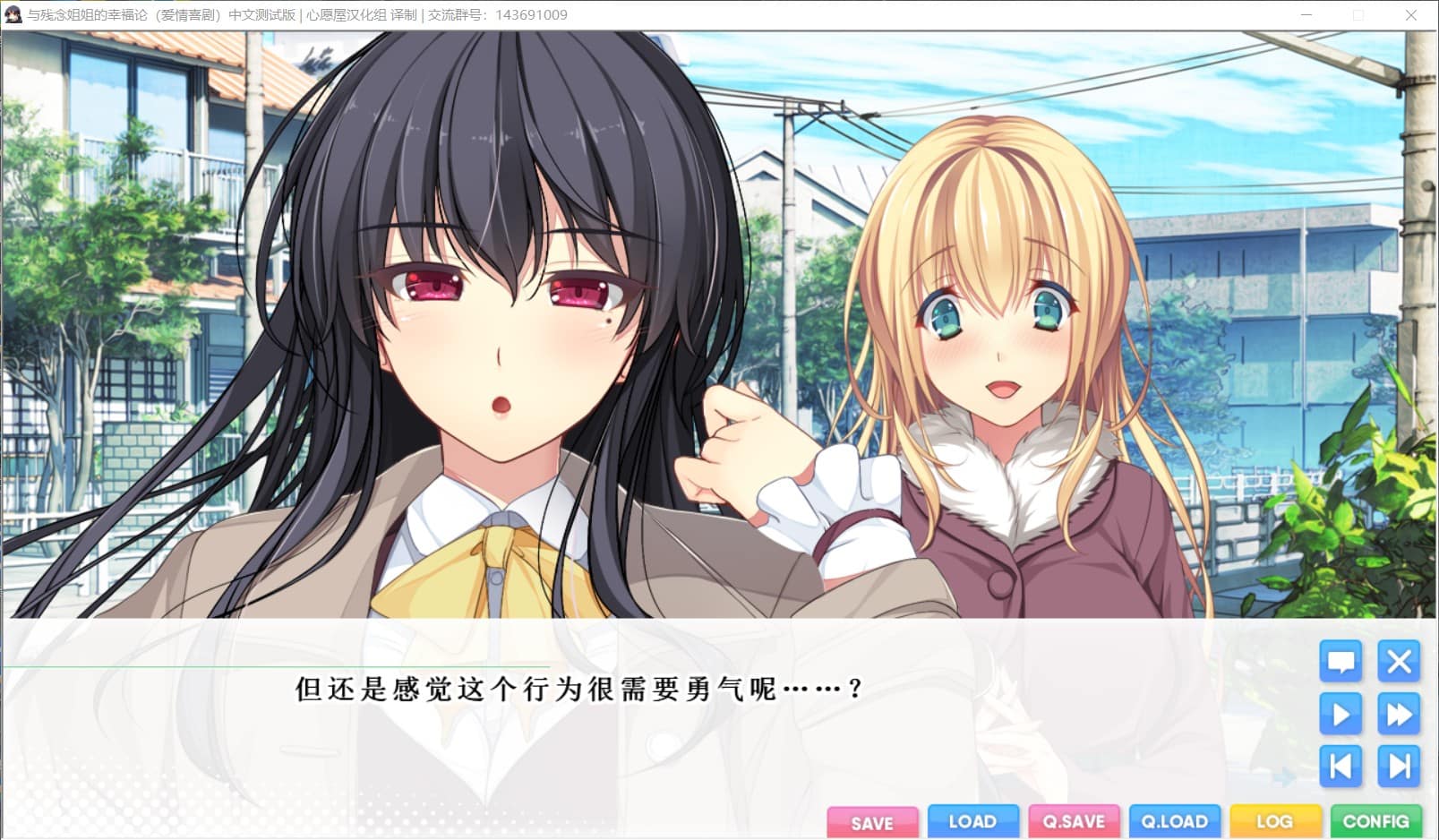The width and height of the screenshot is (1439, 840).
Task: Save the game with the SAVE button
Action: pyautogui.click(x=873, y=821)
